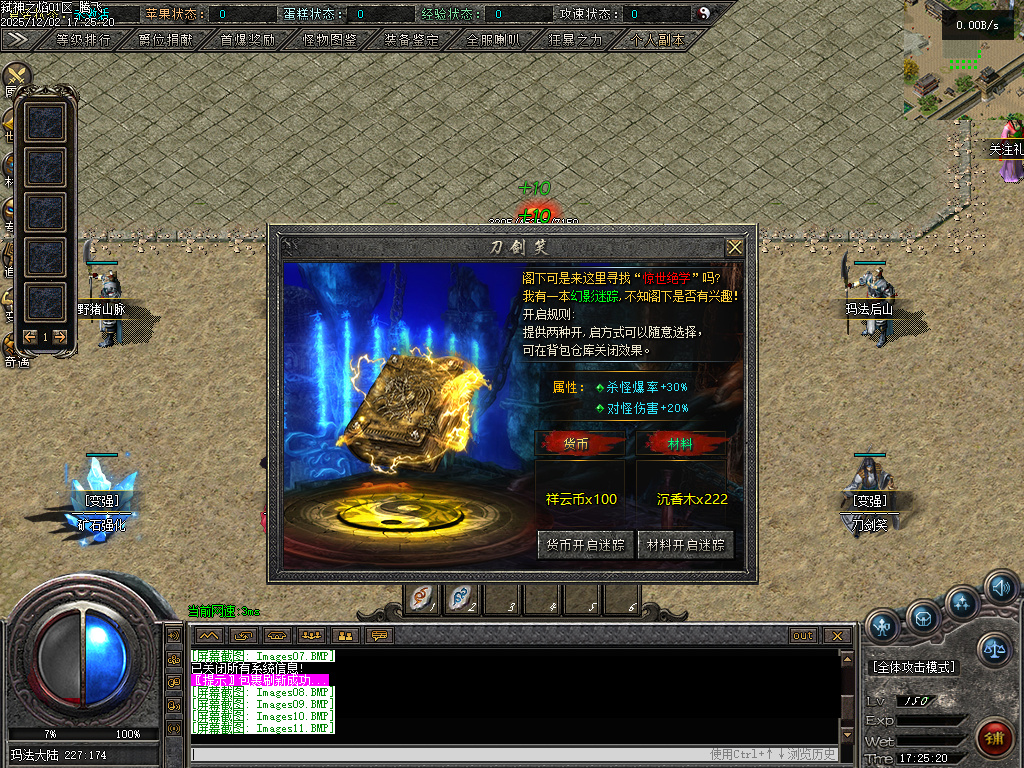Toggle the 全体攻击模式 attack mode

914,667
